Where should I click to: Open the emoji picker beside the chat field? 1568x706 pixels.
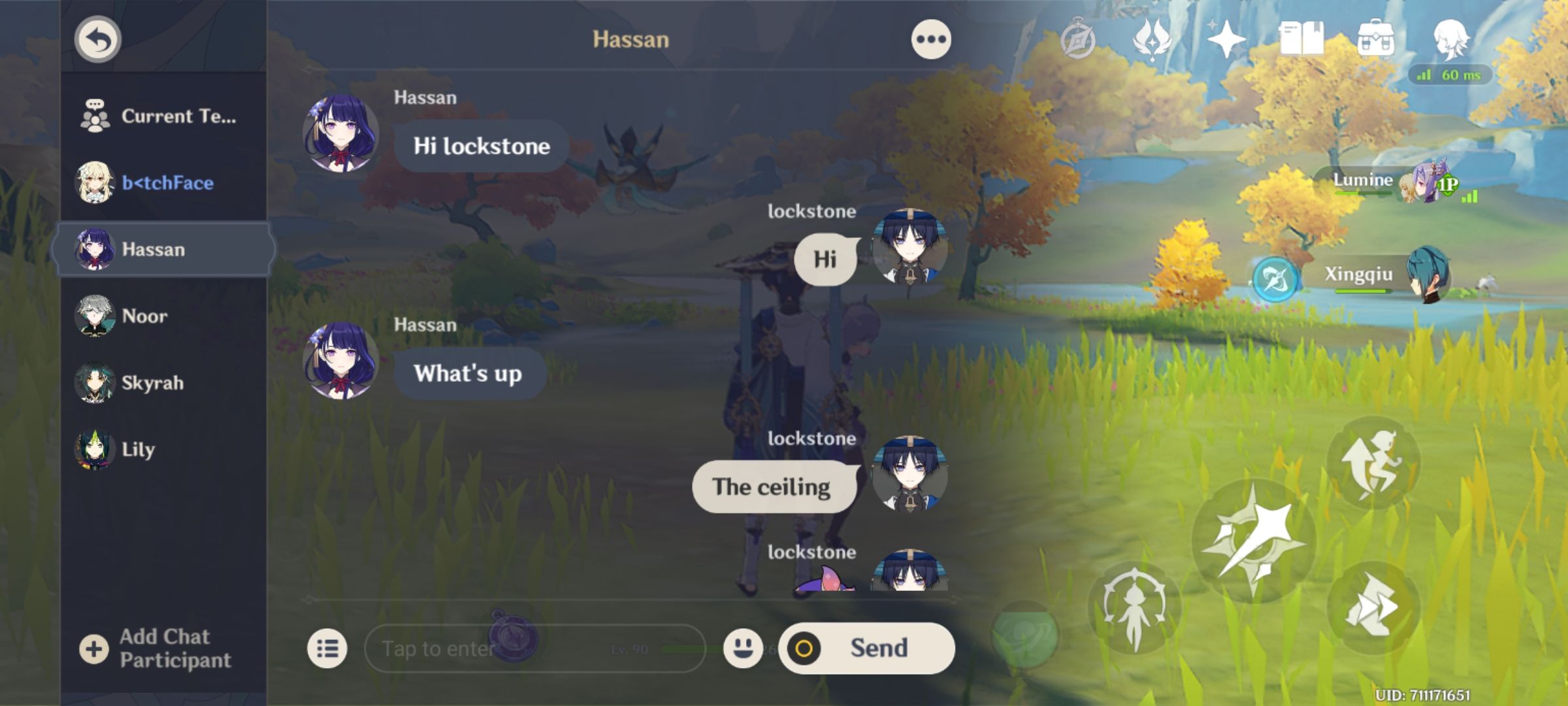742,647
